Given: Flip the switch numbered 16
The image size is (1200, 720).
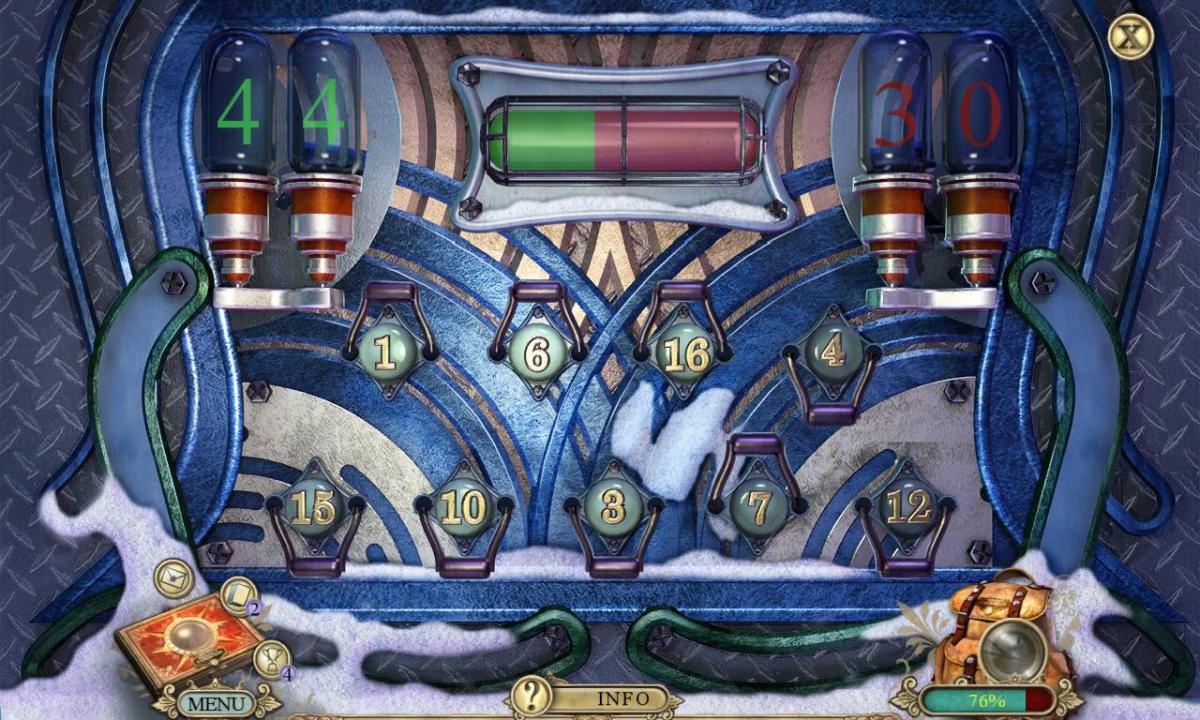Looking at the screenshot, I should (685, 353).
